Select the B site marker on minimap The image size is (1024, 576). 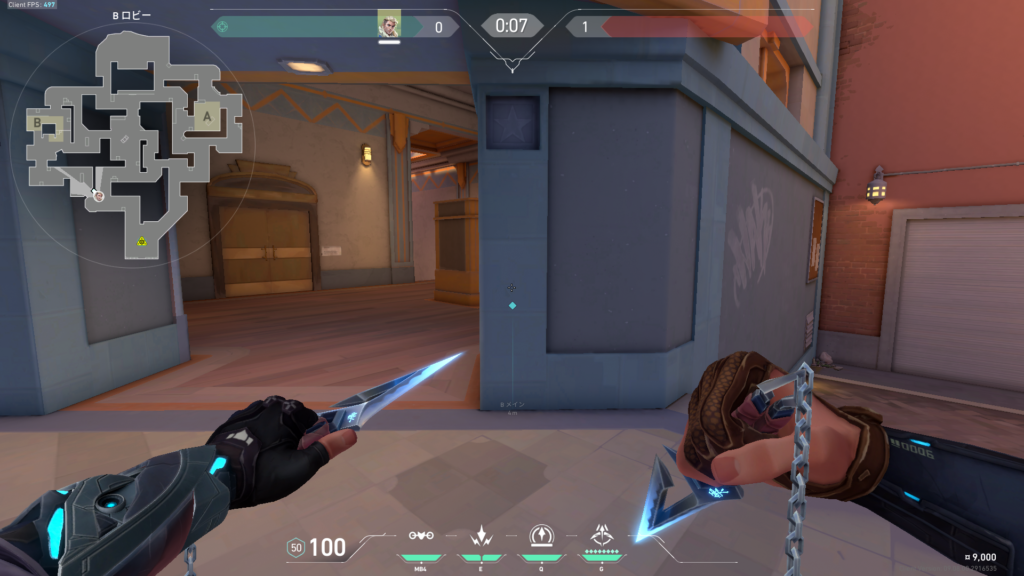(x=38, y=124)
